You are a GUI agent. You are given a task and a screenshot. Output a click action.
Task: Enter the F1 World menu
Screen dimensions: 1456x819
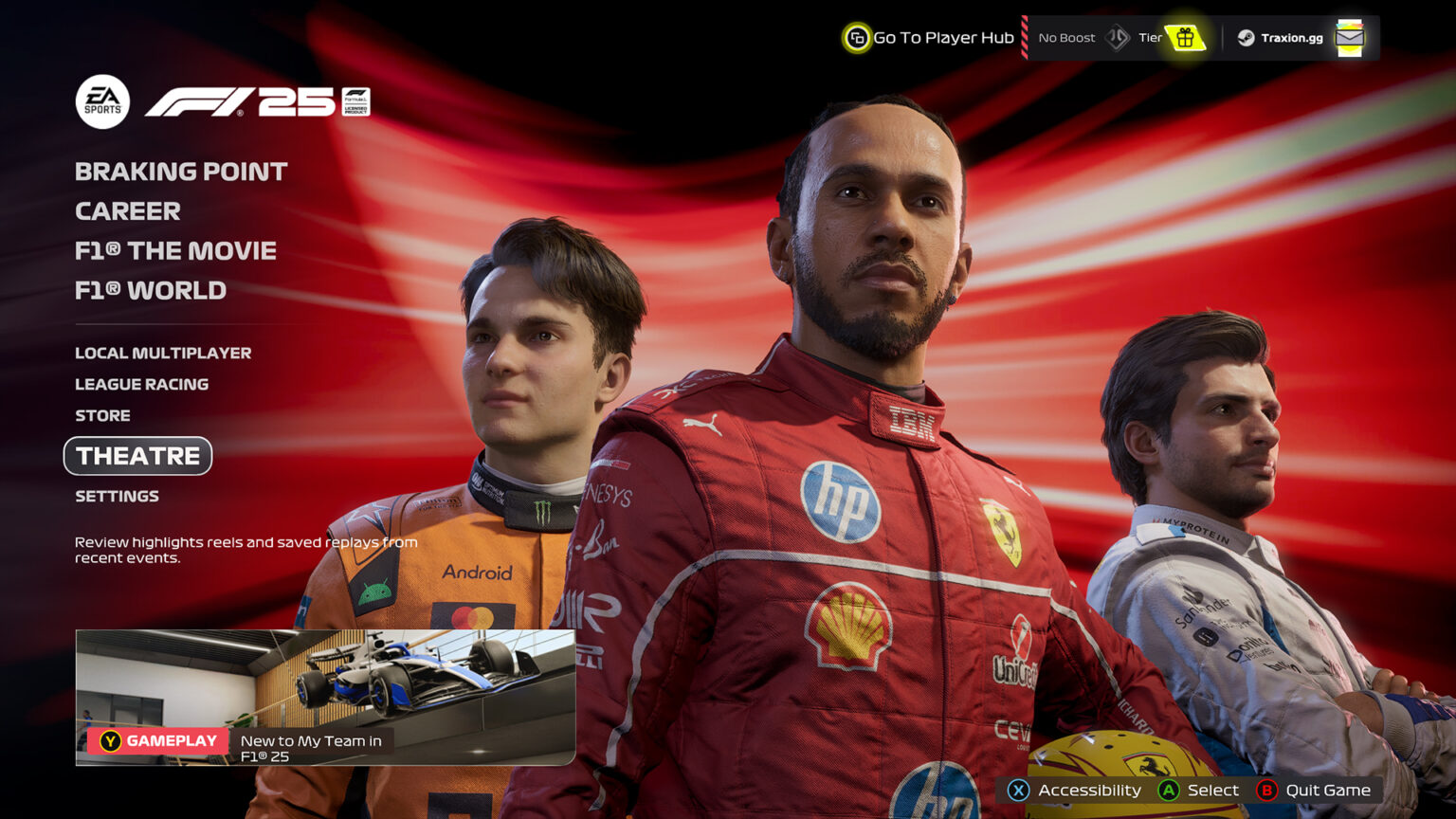pyautogui.click(x=150, y=291)
